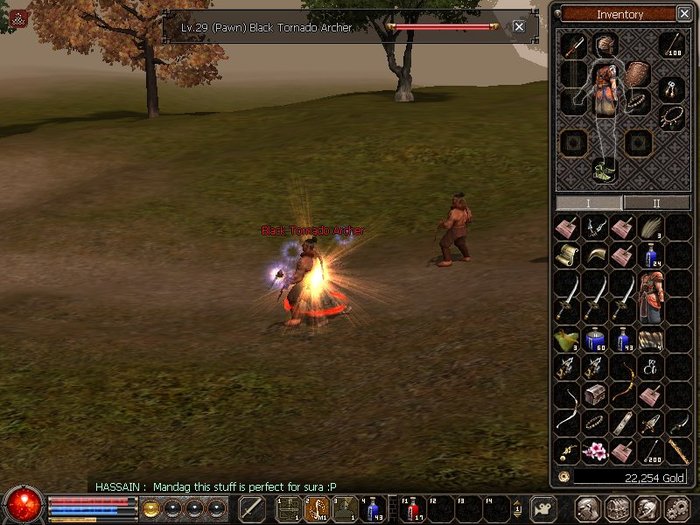This screenshot has width=700, height=525.
Task: Use the blue potion in the hotbar
Action: [373, 510]
